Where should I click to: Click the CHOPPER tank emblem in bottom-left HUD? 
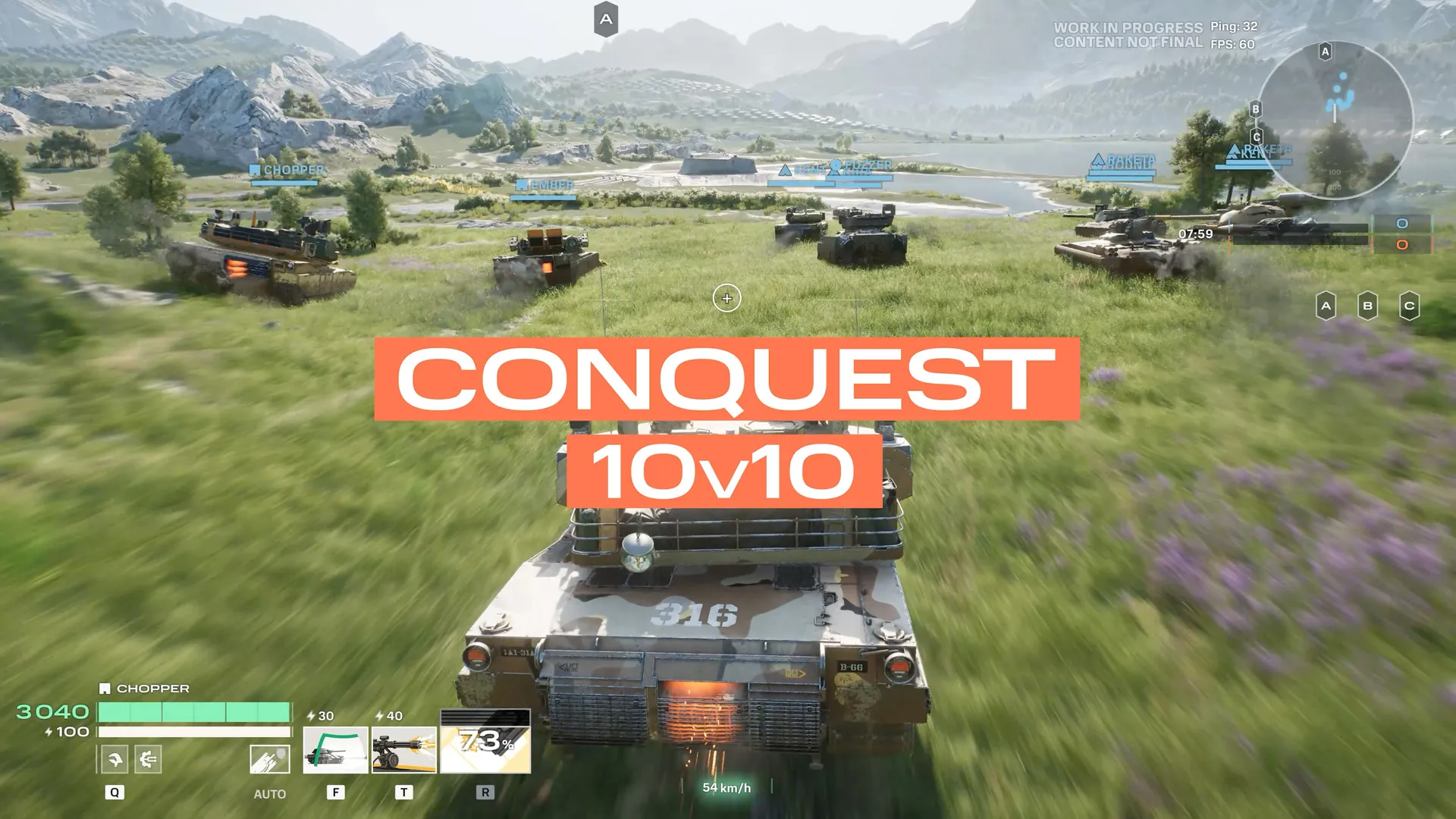tap(105, 689)
